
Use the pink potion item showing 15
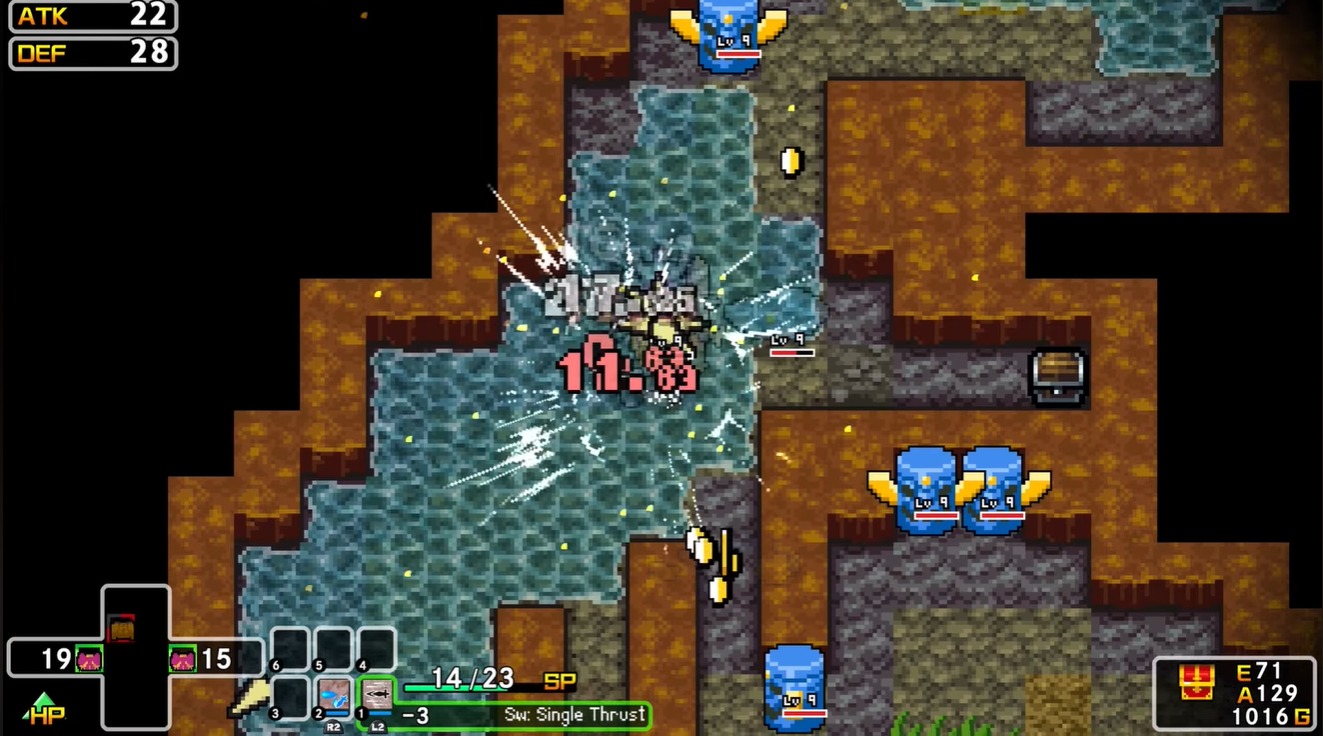click(x=182, y=659)
